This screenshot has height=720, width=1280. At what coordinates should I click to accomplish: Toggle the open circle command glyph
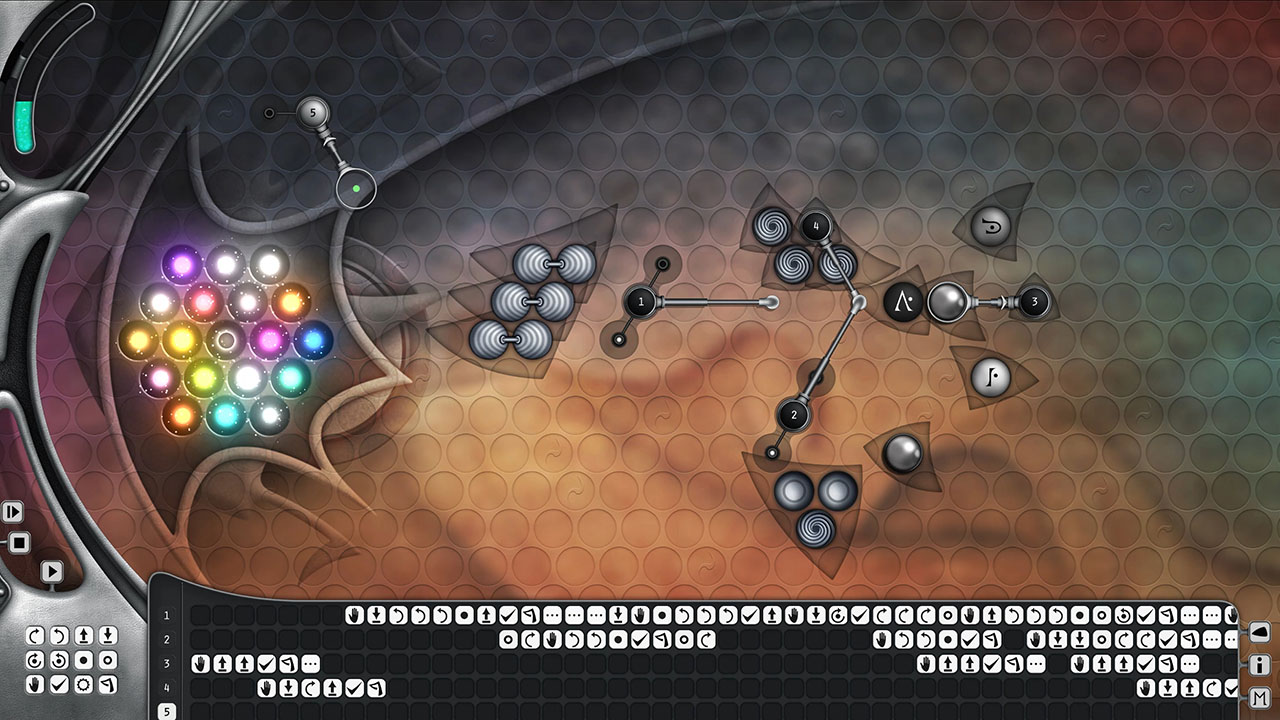tap(107, 659)
